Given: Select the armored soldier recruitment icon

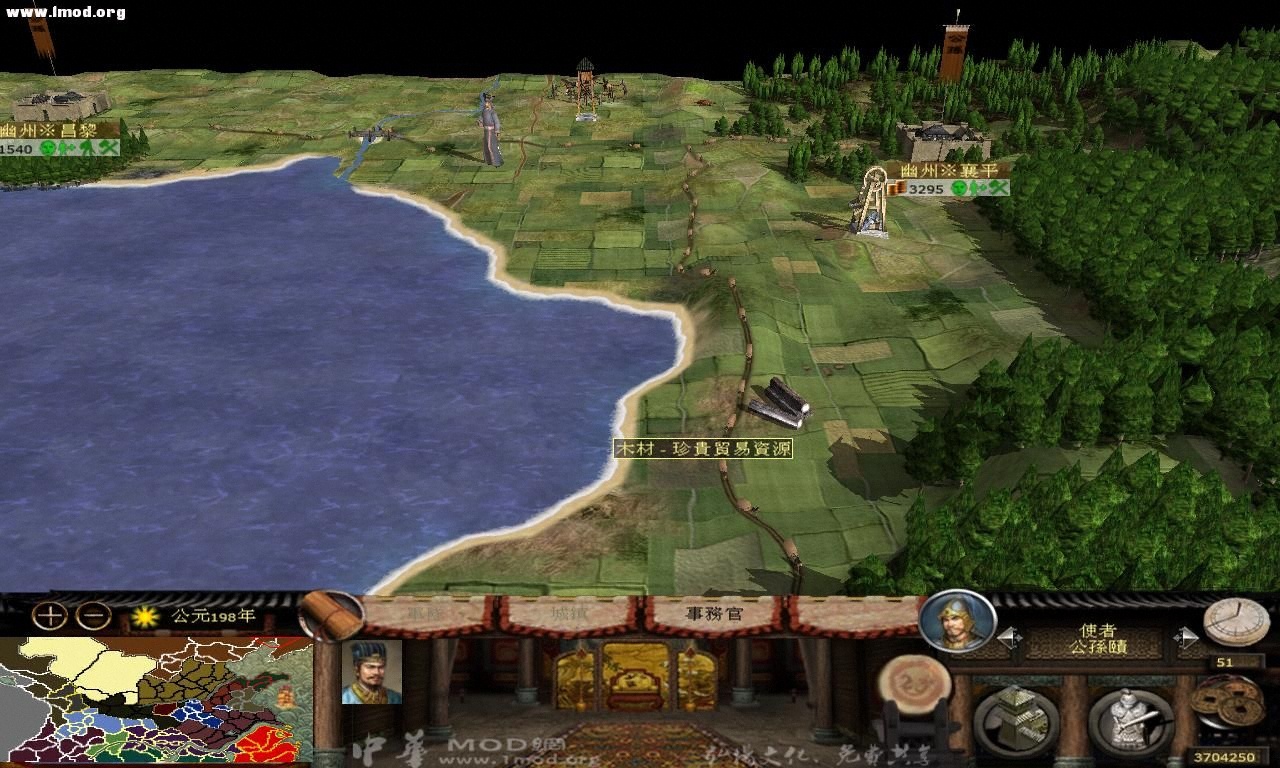Looking at the screenshot, I should point(1130,718).
